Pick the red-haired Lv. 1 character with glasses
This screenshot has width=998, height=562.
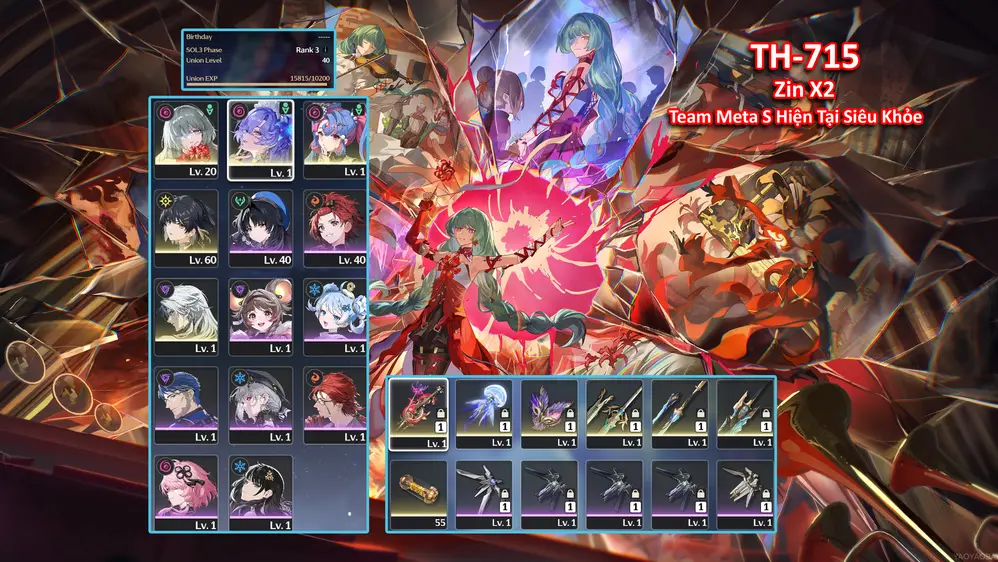click(334, 405)
